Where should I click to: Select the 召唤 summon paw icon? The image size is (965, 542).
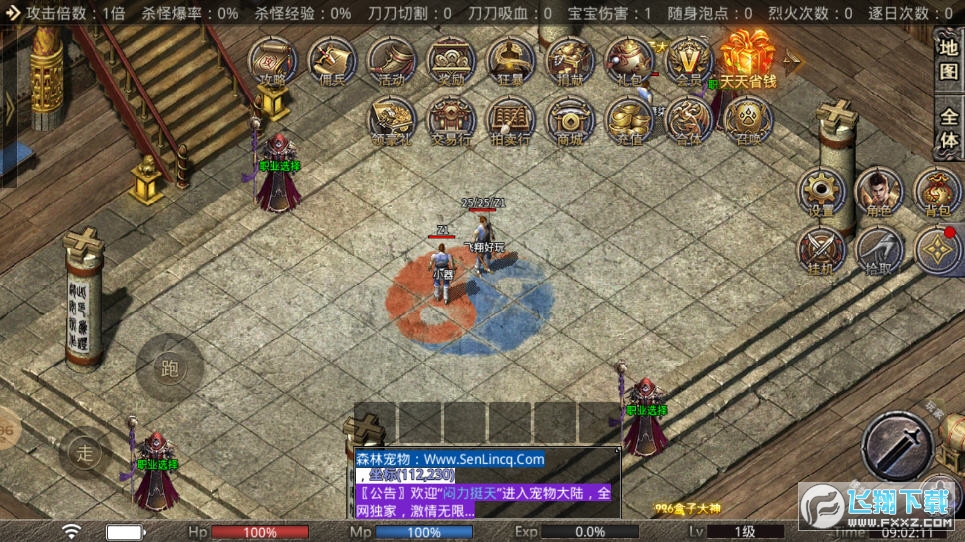749,121
